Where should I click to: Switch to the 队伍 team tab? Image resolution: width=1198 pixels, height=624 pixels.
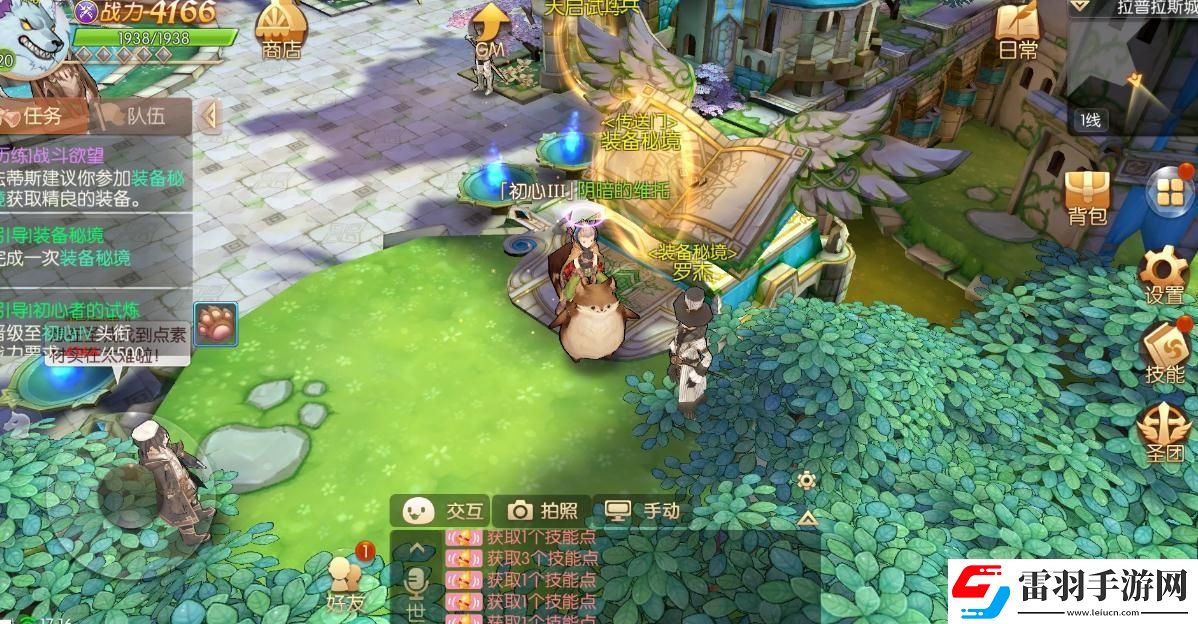tap(140, 116)
